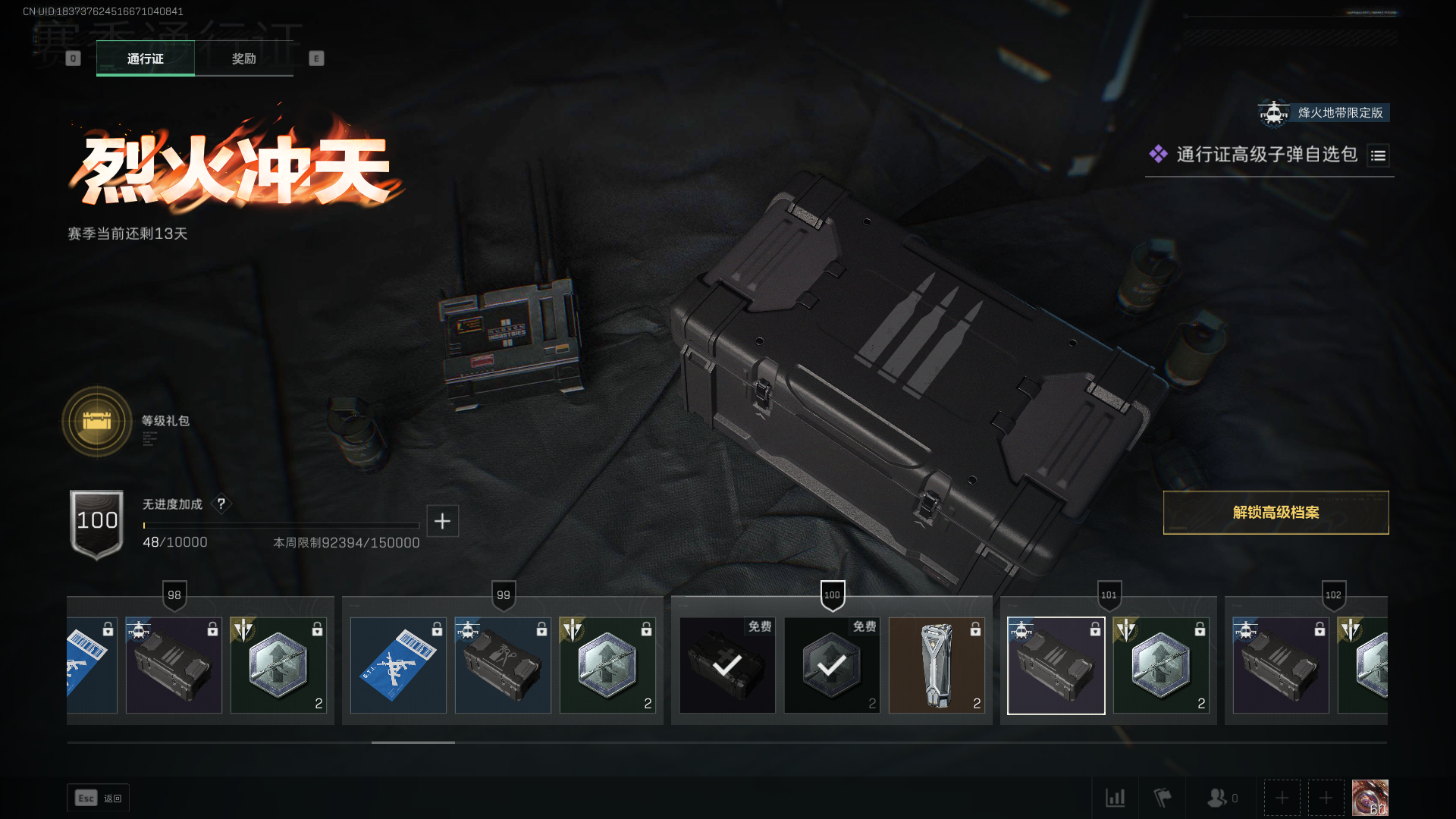Click the flag icon in bottom bar
Screen dimensions: 1456x819
[x=1162, y=798]
